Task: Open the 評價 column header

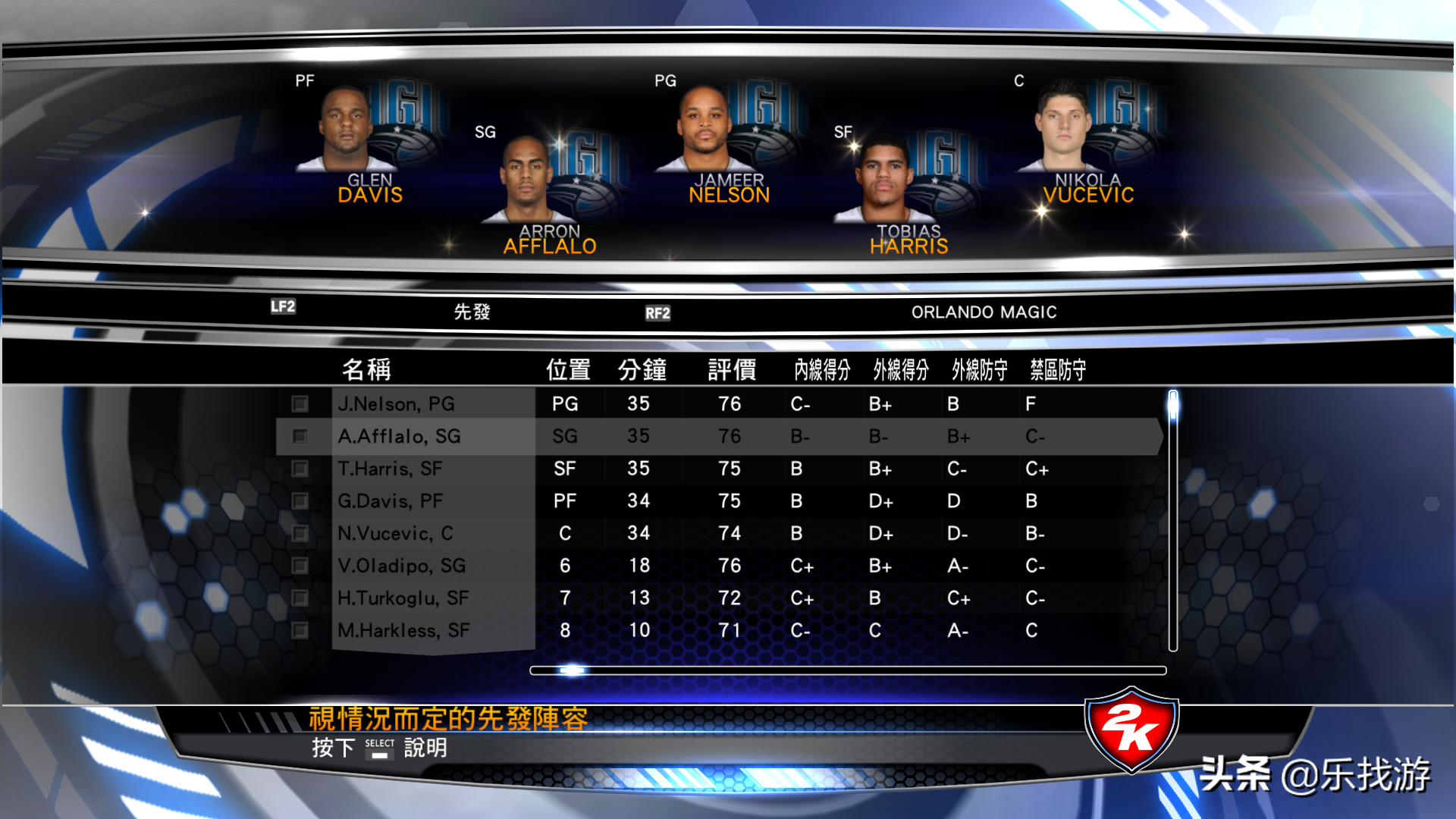Action: tap(731, 369)
